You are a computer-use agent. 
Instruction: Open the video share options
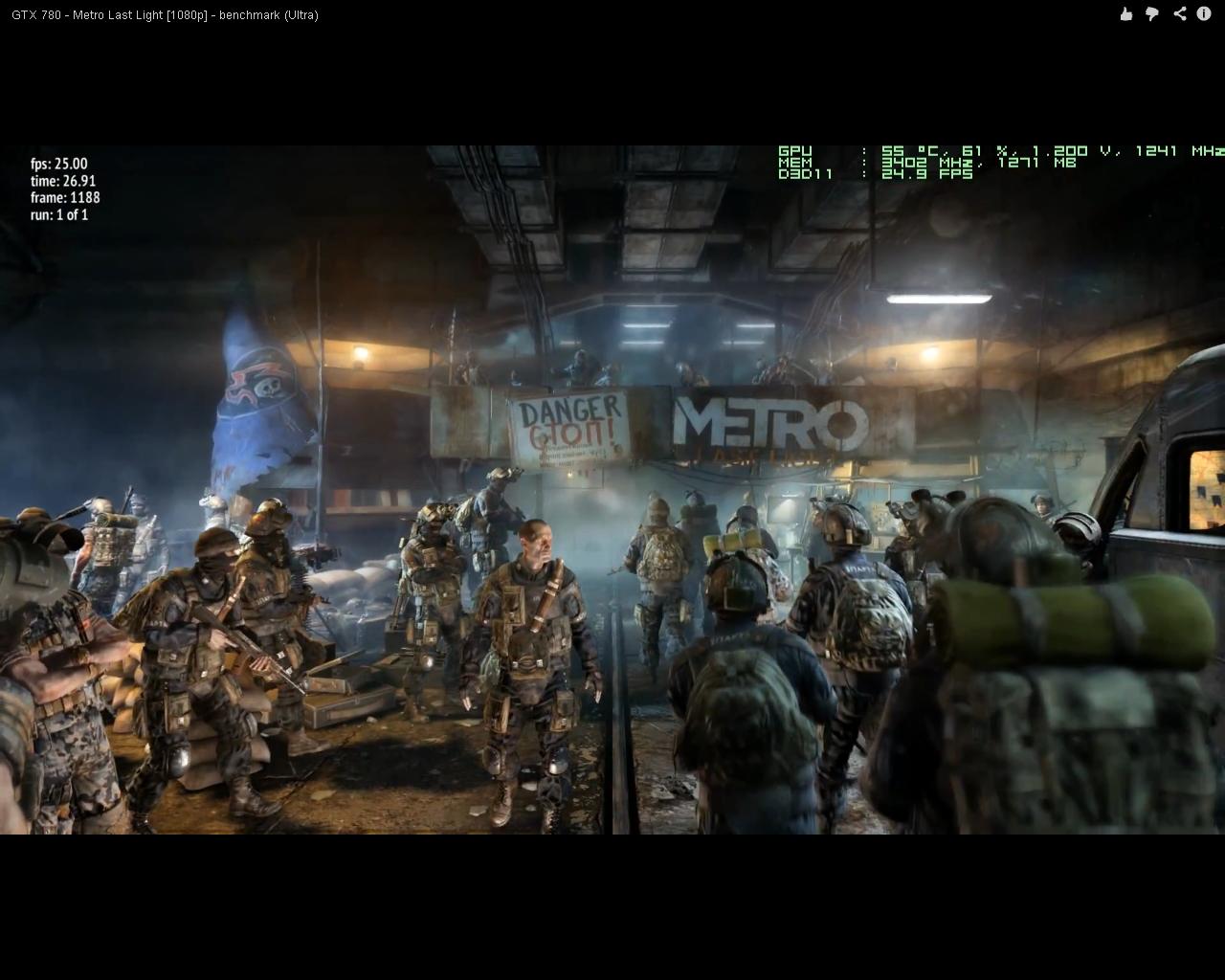coord(1179,13)
